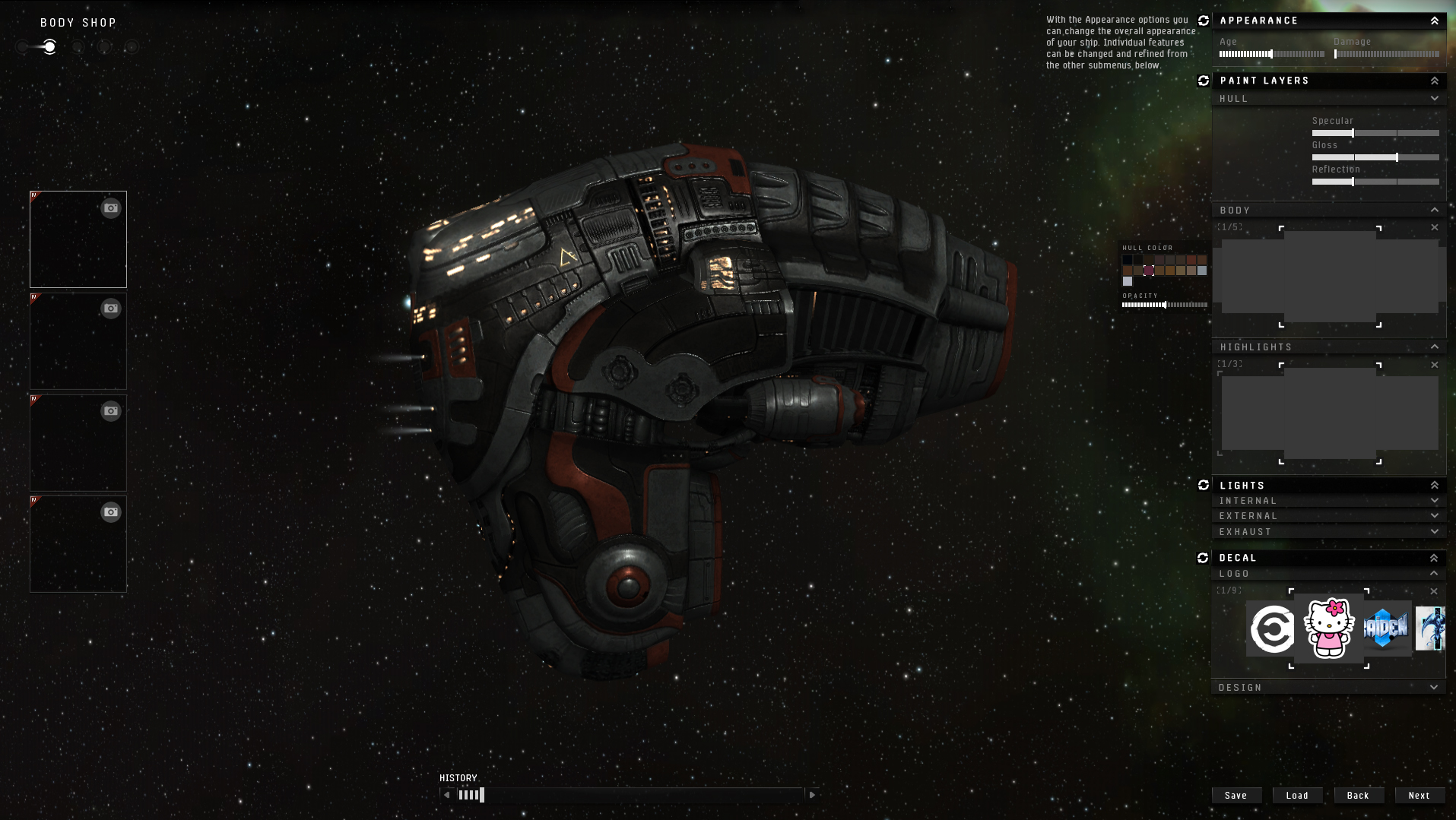Load a saved ship design
Screen dimensions: 1456x820
pos(1297,795)
